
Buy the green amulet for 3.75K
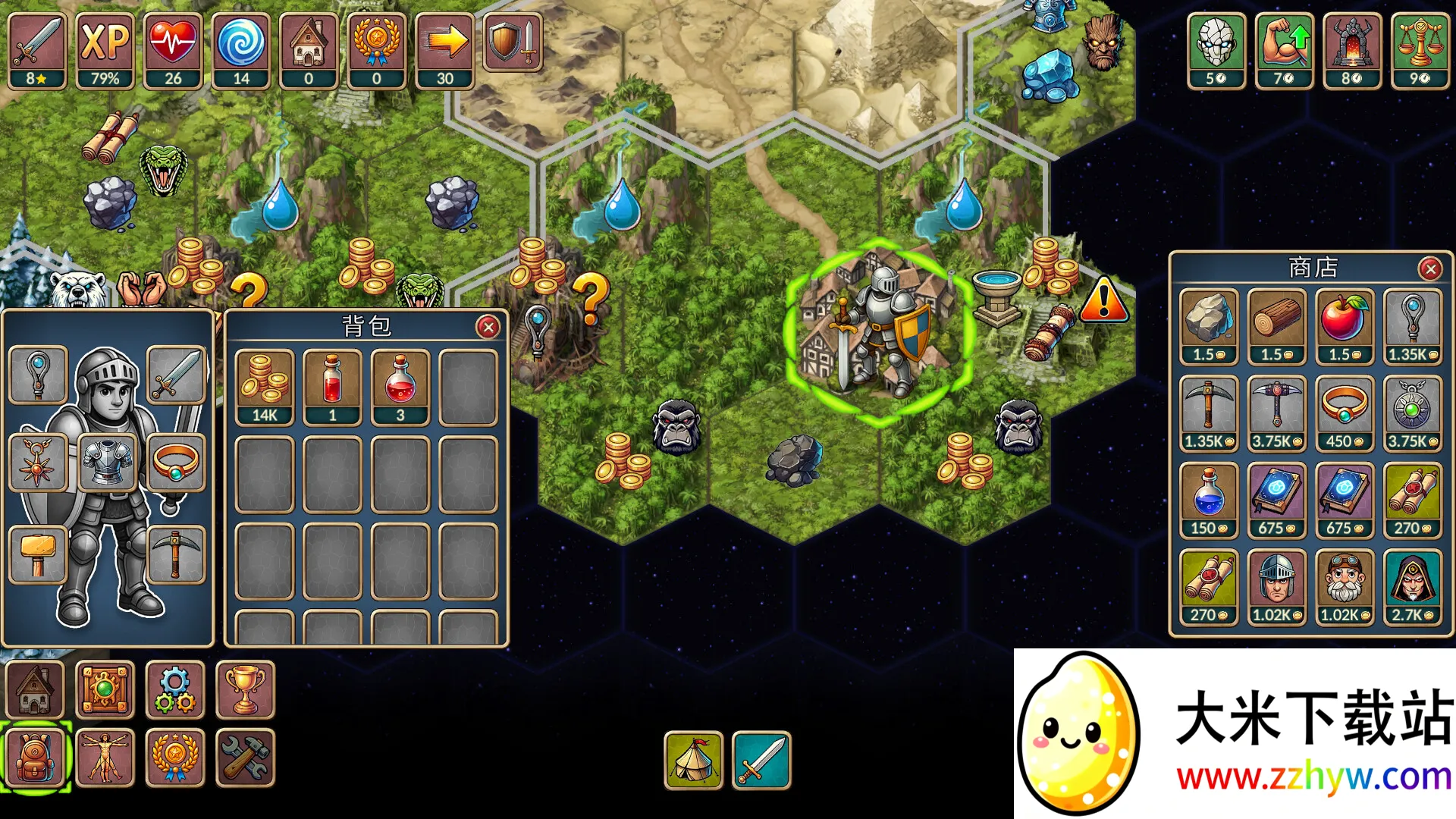click(x=1413, y=413)
